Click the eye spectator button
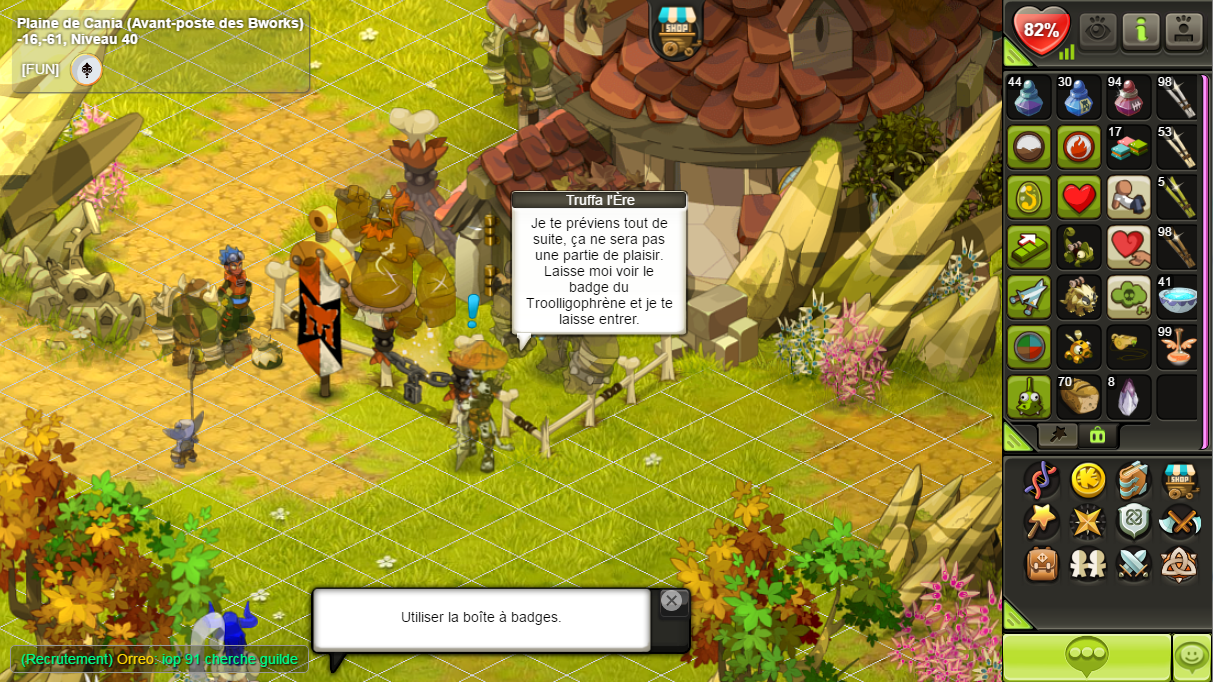Image resolution: width=1213 pixels, height=682 pixels. (x=1097, y=30)
